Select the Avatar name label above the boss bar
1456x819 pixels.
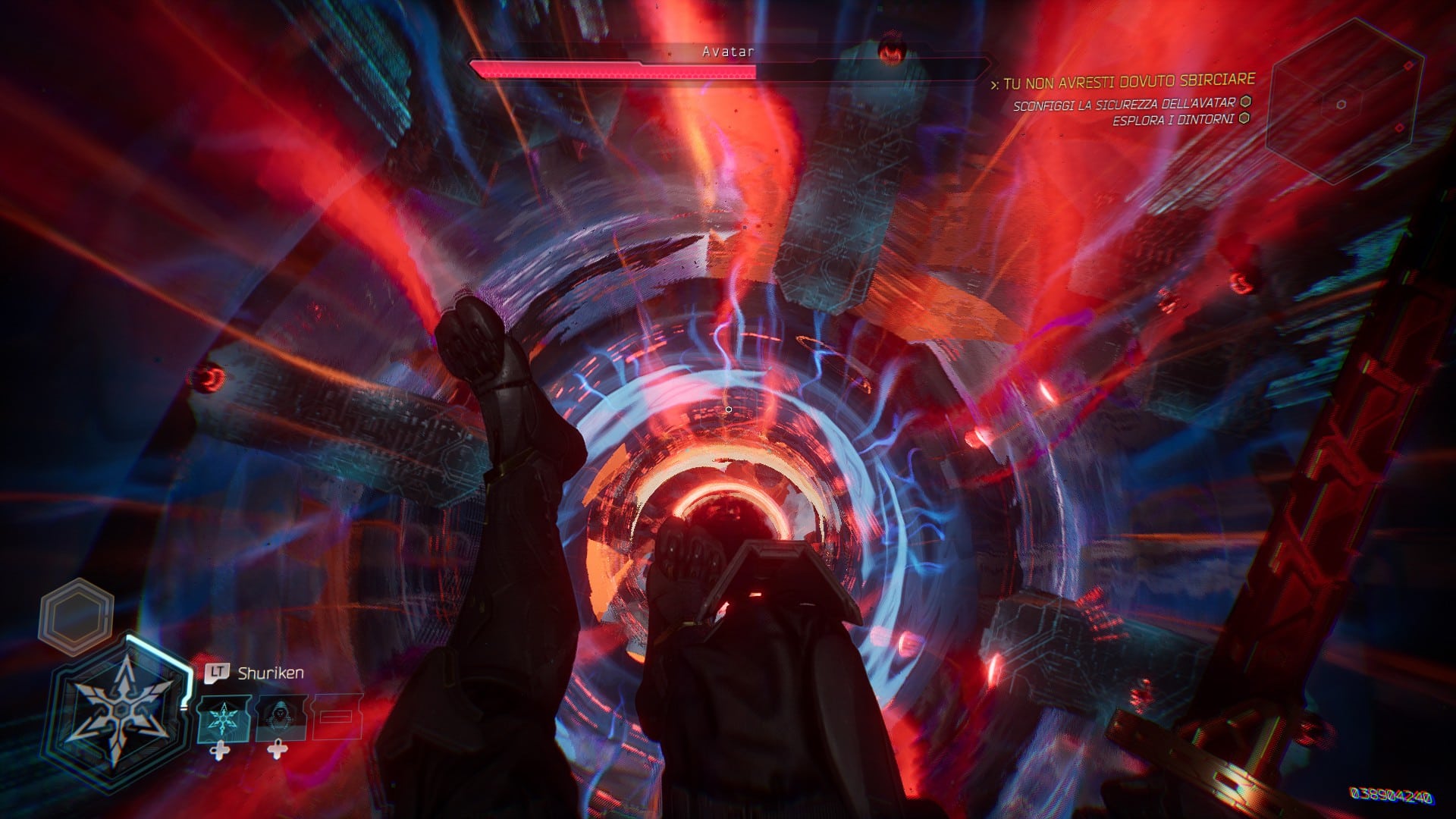tap(727, 52)
